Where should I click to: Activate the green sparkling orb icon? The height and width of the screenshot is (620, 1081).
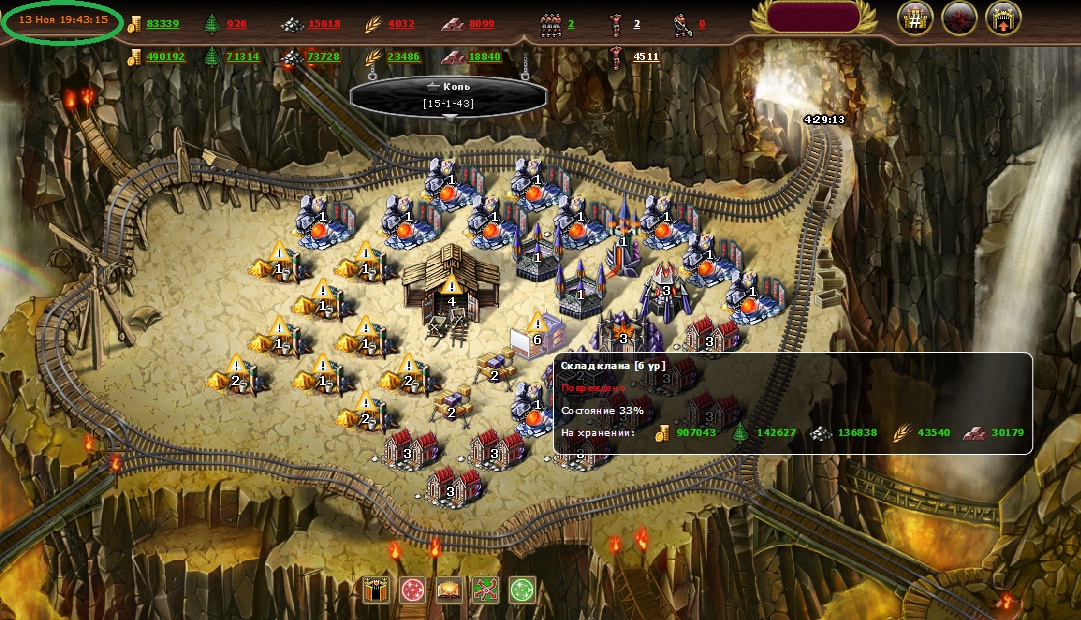pyautogui.click(x=522, y=590)
